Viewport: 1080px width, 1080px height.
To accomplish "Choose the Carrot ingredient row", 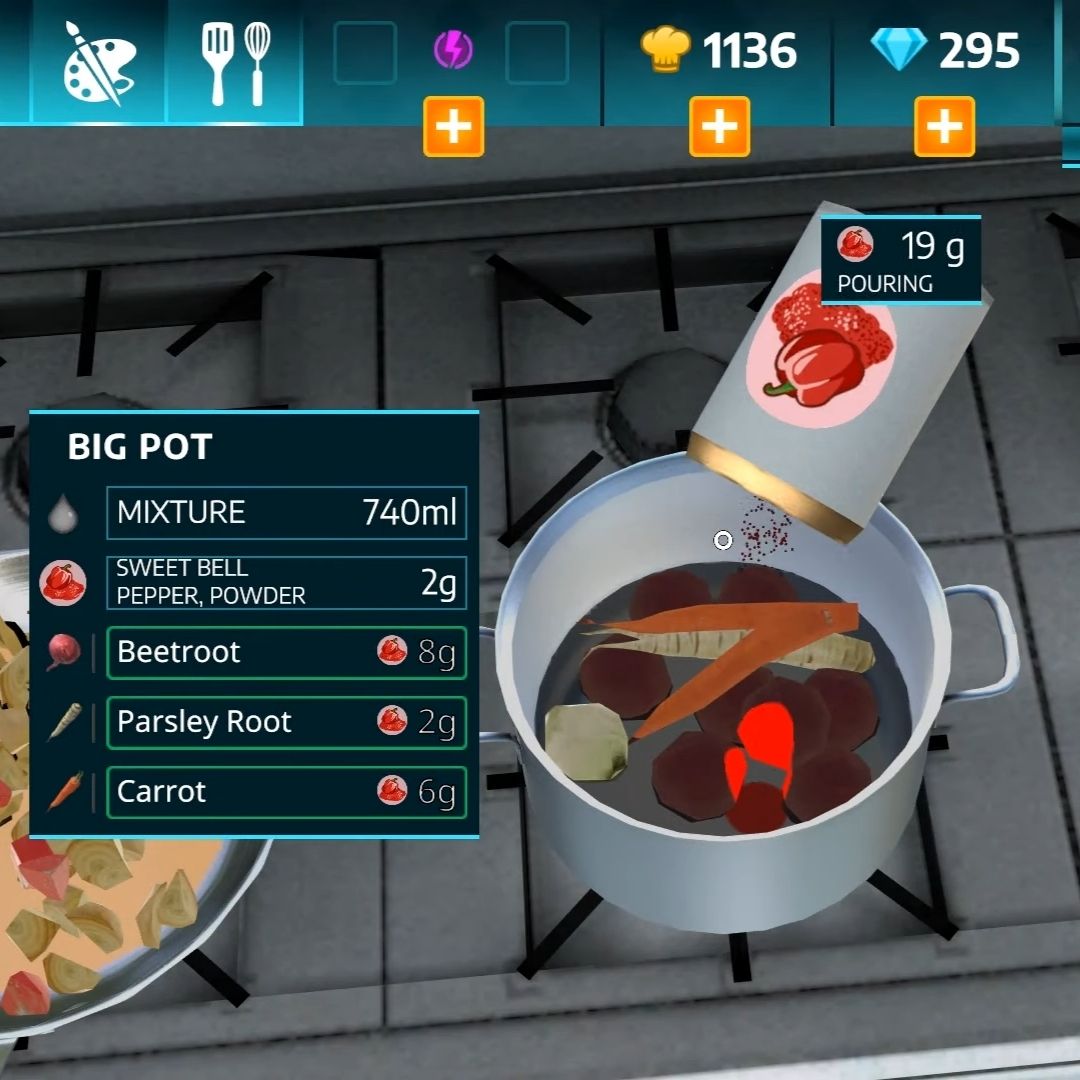I will click(286, 792).
